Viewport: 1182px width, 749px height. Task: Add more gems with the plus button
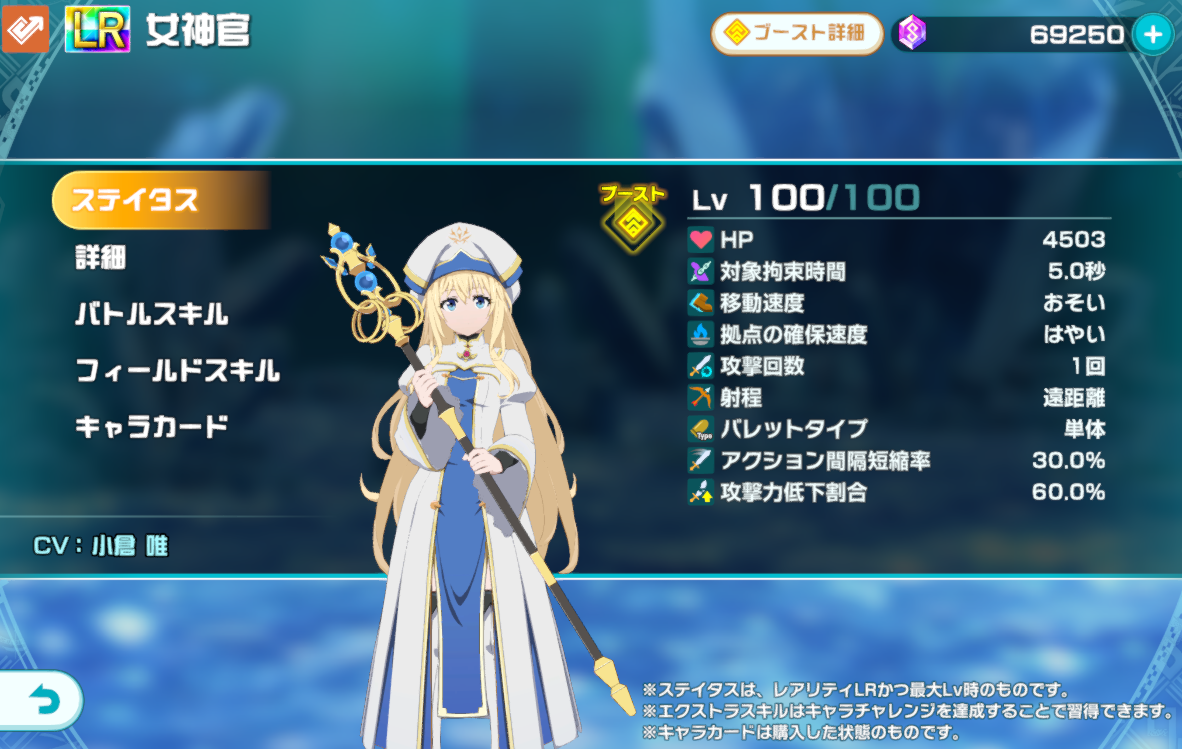(1152, 35)
